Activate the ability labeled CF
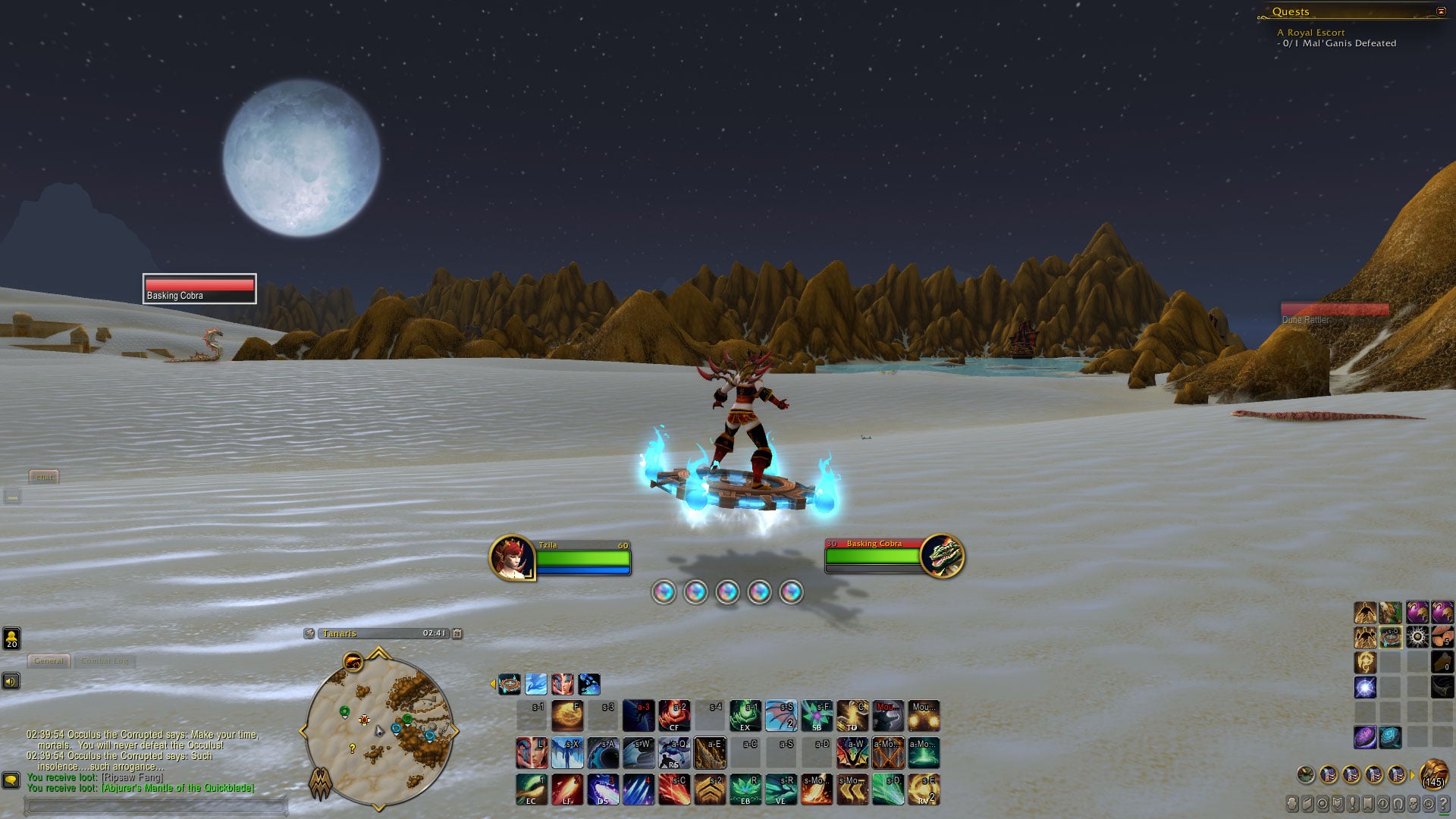 click(x=674, y=715)
